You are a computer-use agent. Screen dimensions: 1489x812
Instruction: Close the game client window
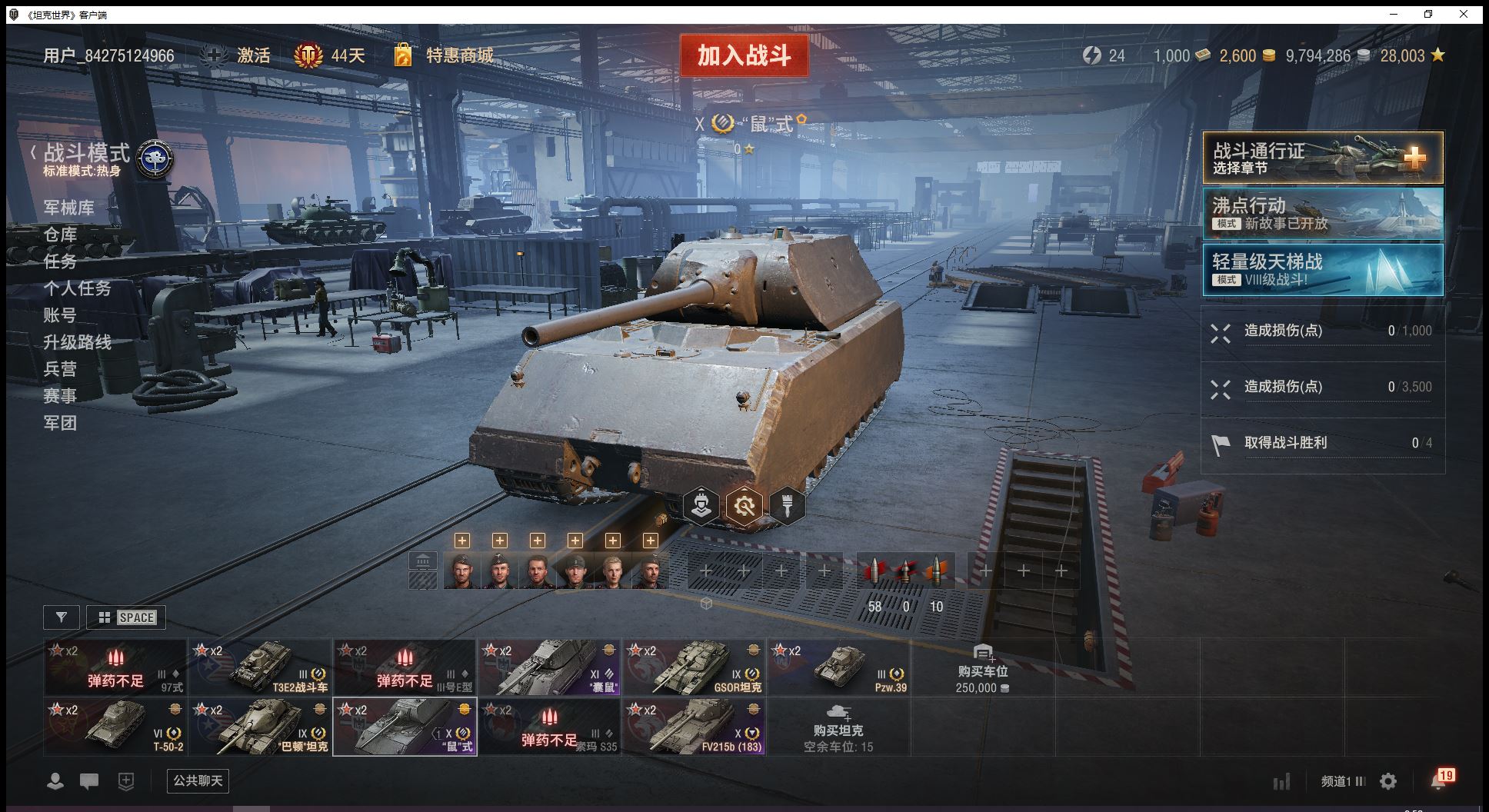tap(1464, 14)
